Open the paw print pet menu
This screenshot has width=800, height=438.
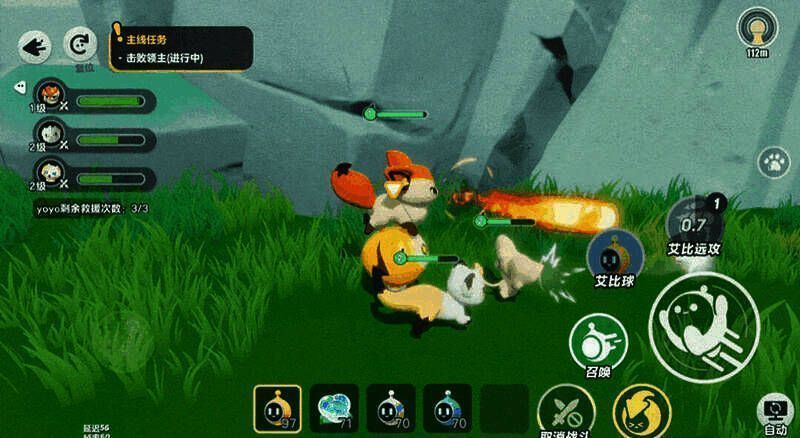(771, 161)
